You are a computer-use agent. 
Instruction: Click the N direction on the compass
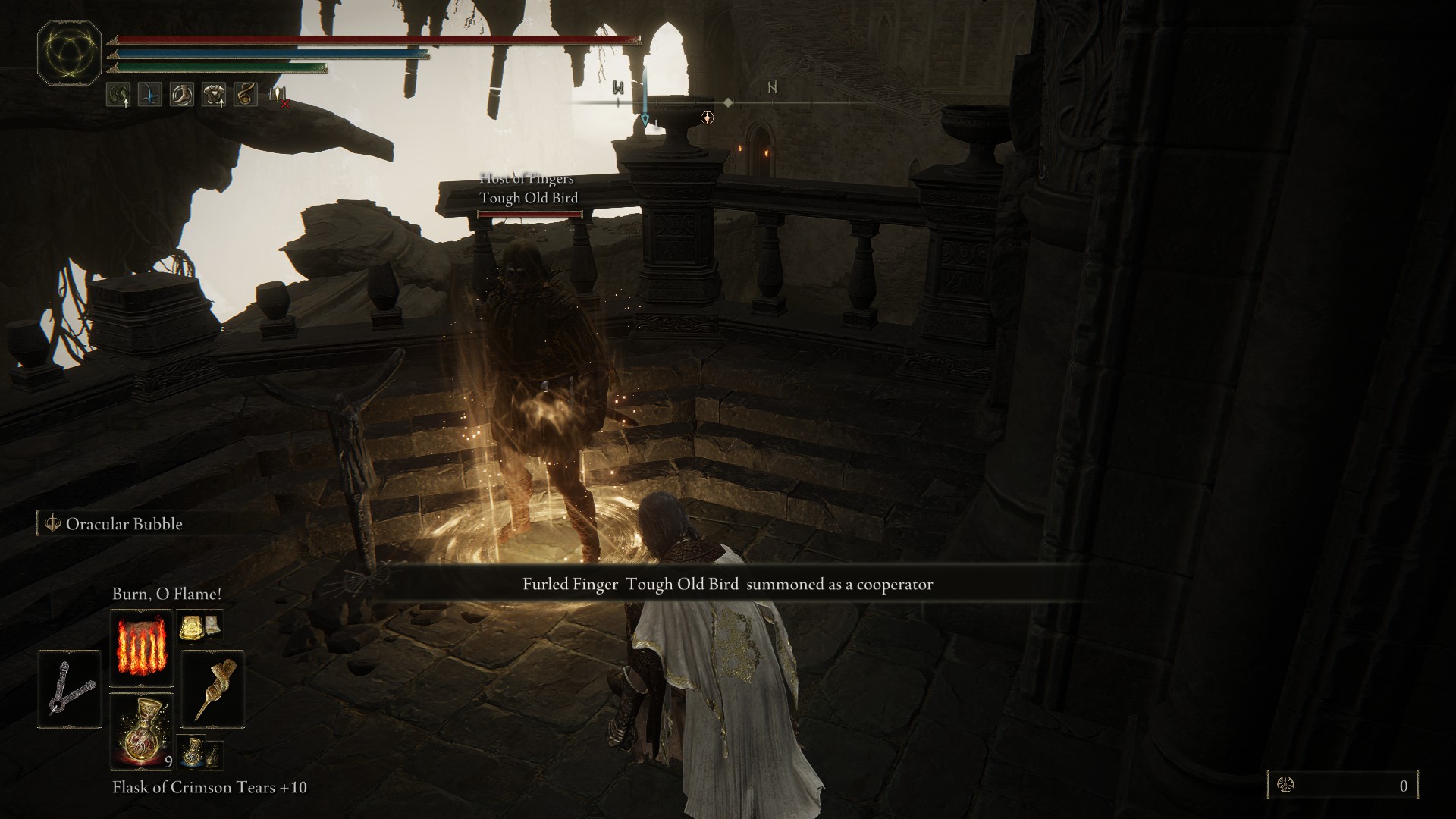click(x=772, y=88)
